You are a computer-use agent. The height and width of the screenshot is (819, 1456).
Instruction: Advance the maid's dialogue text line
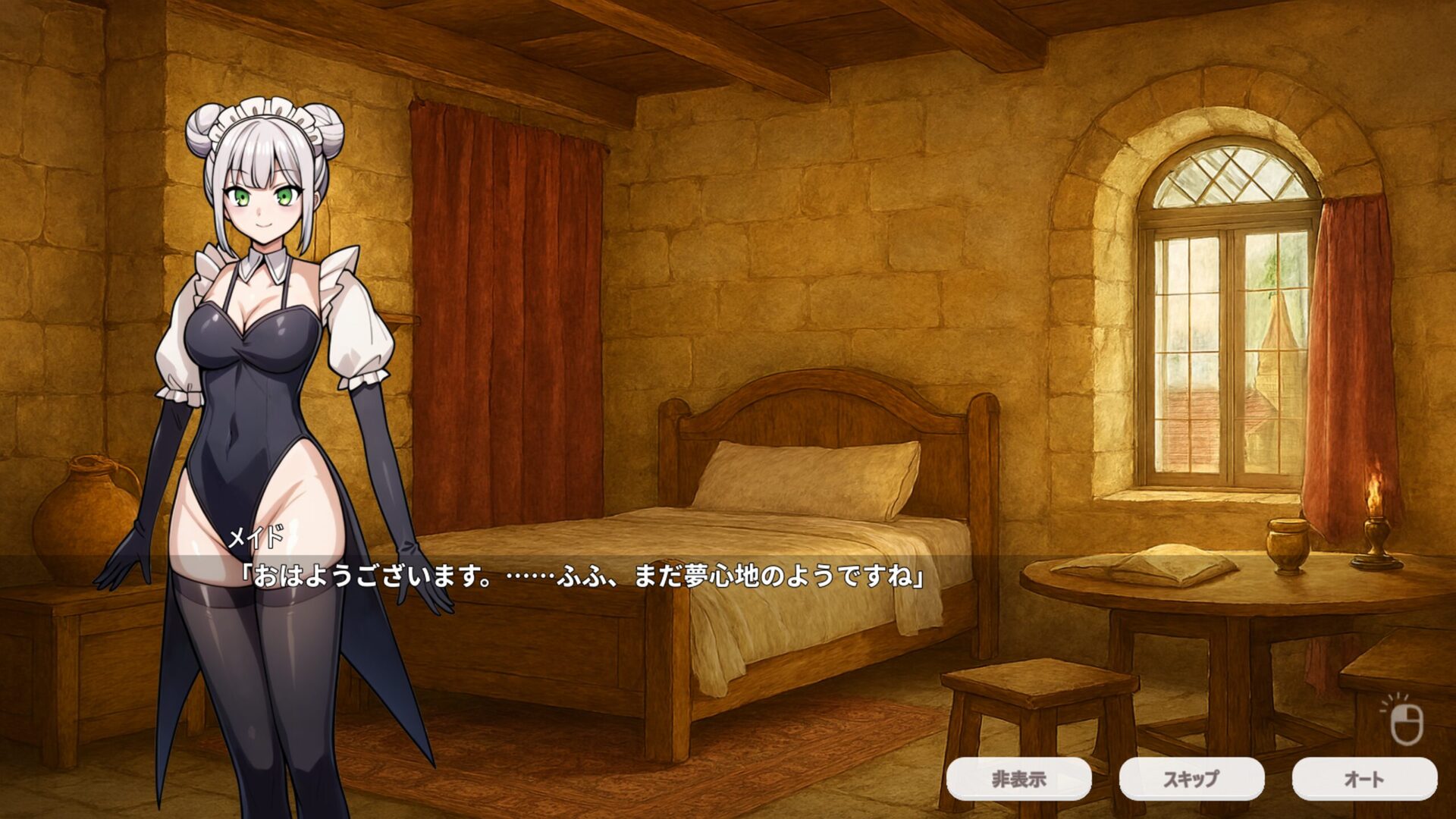pos(582,577)
